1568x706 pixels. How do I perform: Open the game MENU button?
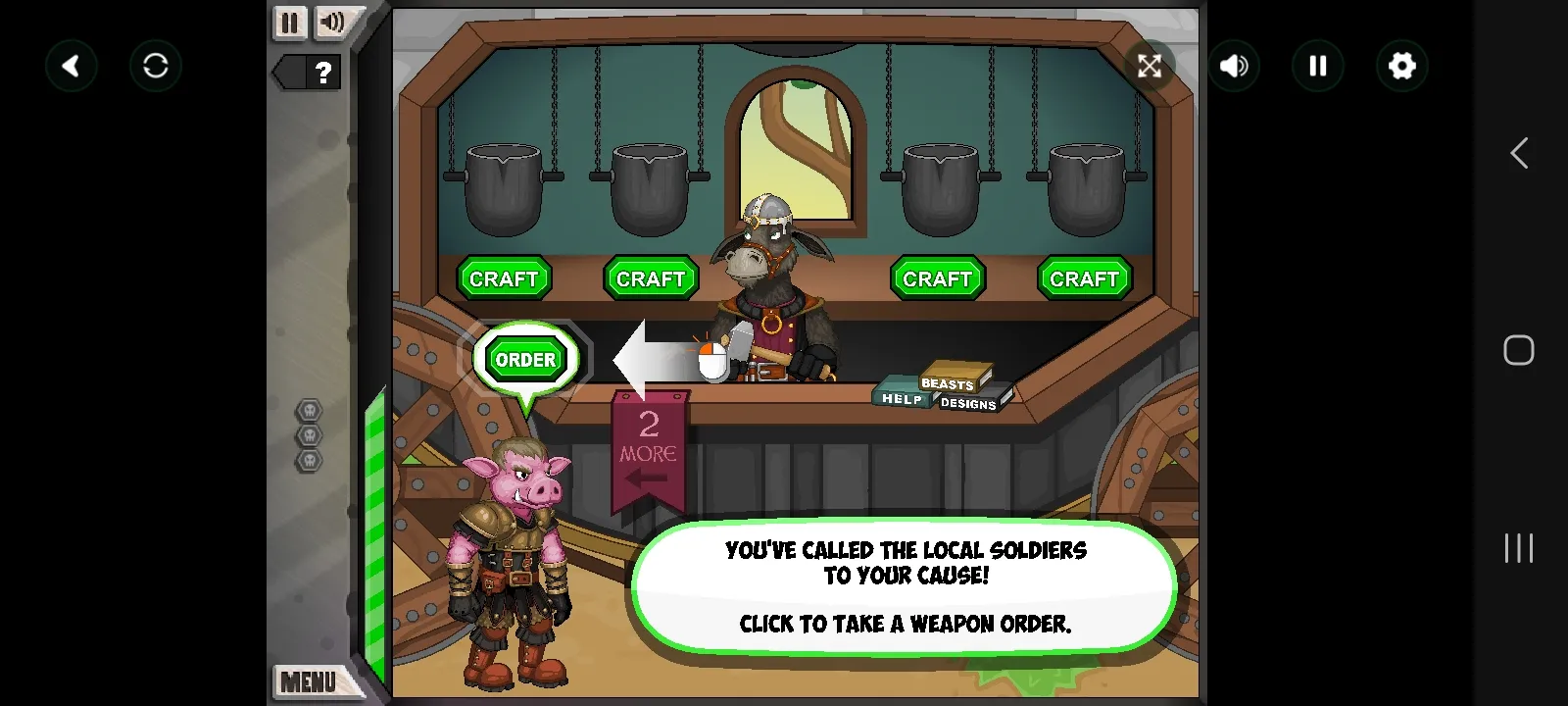308,681
